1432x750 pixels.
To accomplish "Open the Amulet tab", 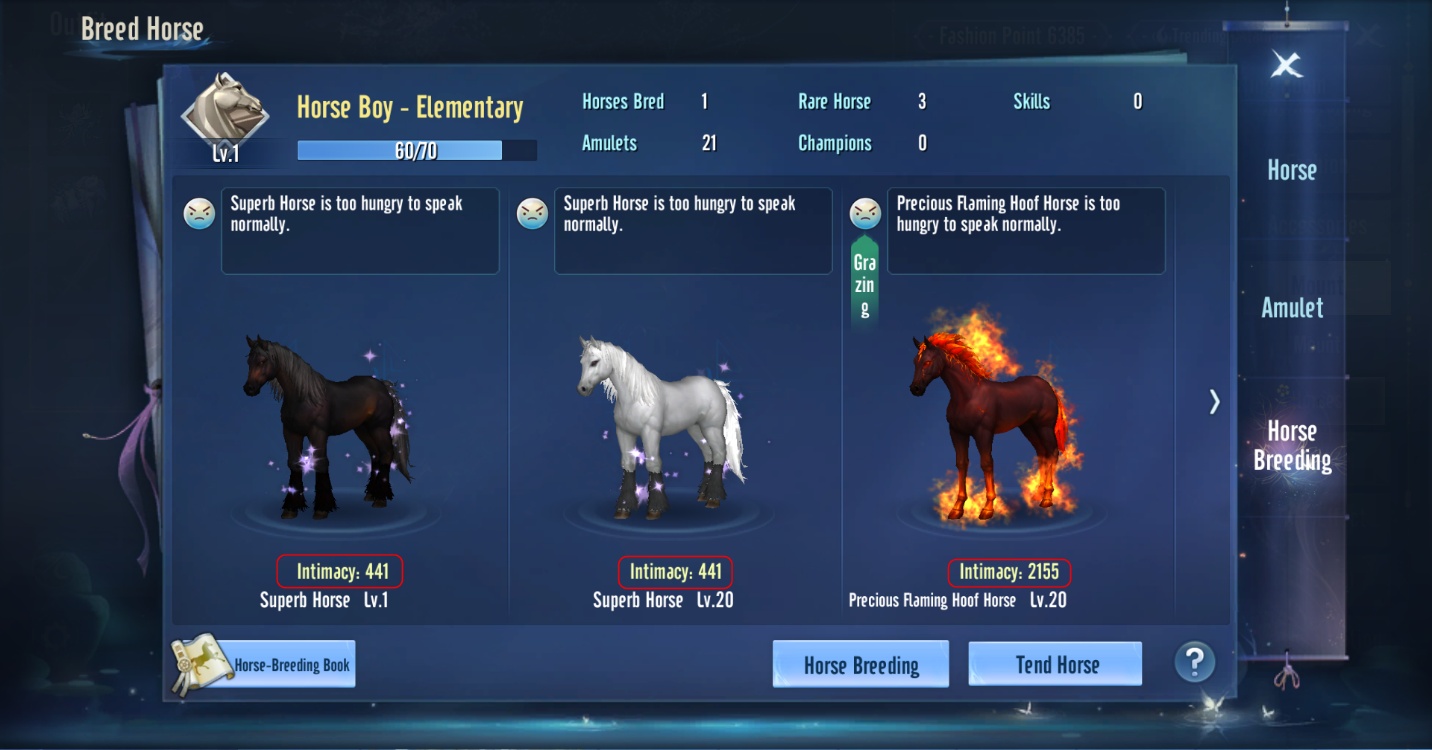I will [x=1292, y=308].
